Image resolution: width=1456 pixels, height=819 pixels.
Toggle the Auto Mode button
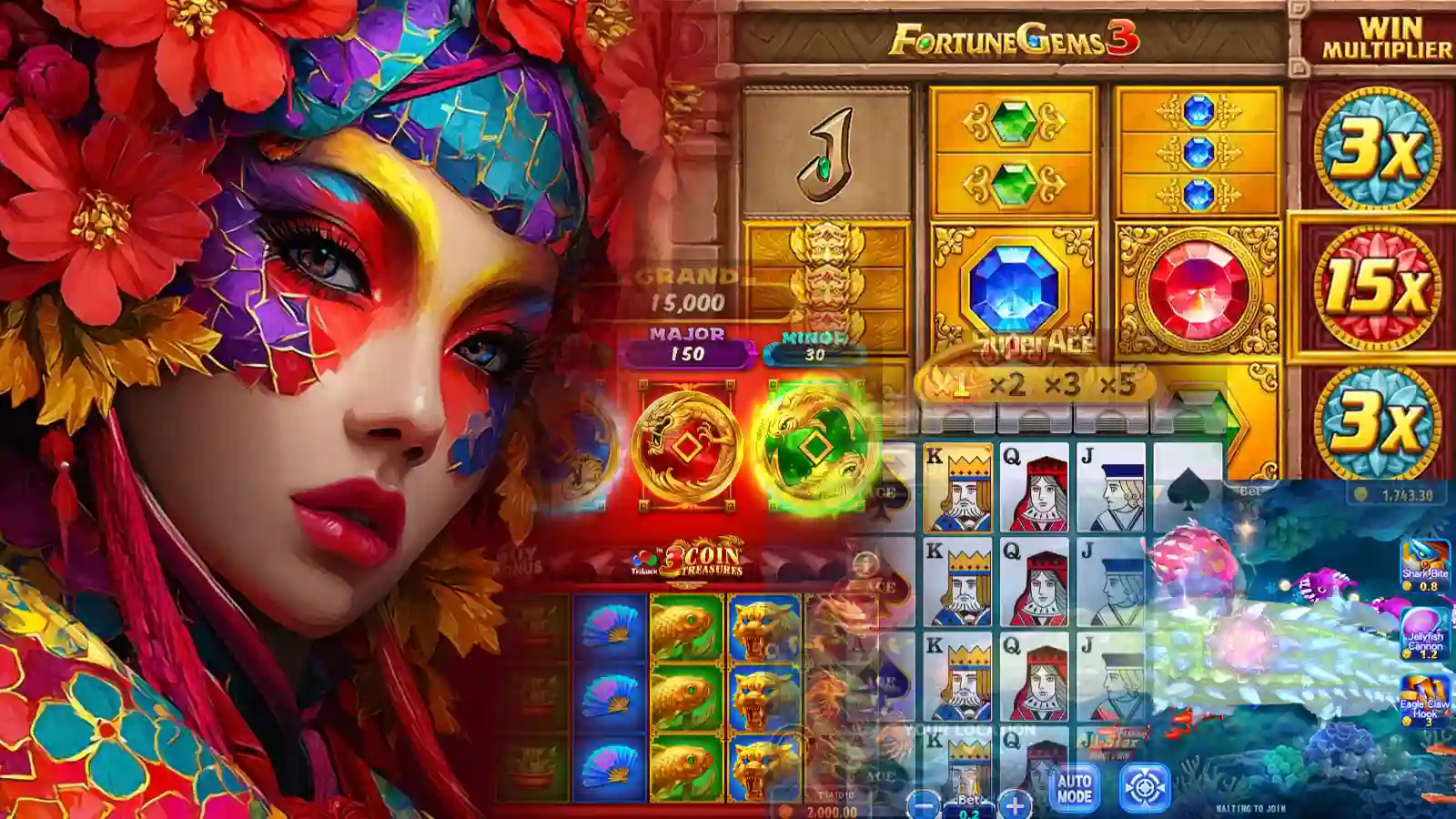tap(1074, 788)
